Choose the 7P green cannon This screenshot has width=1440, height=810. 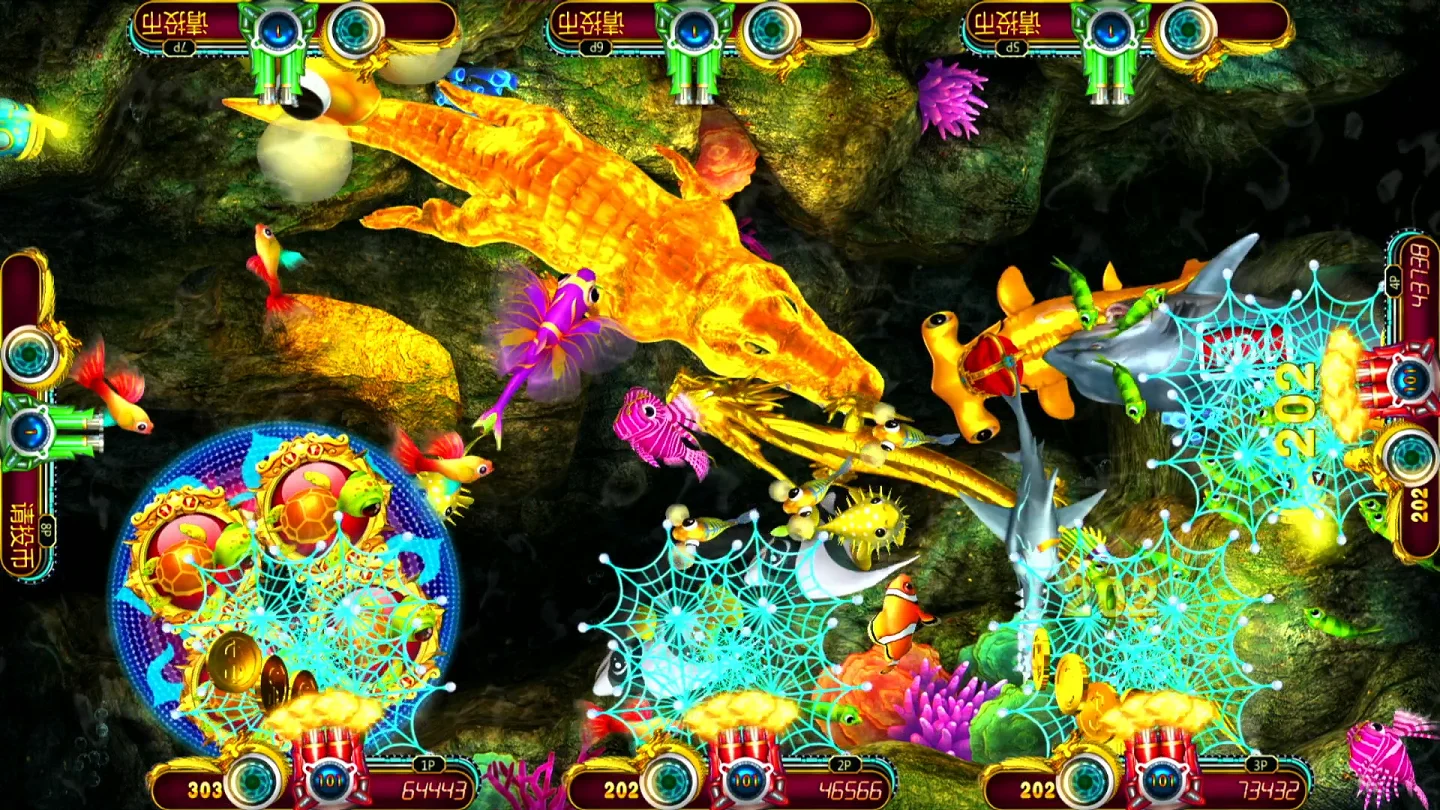(277, 42)
